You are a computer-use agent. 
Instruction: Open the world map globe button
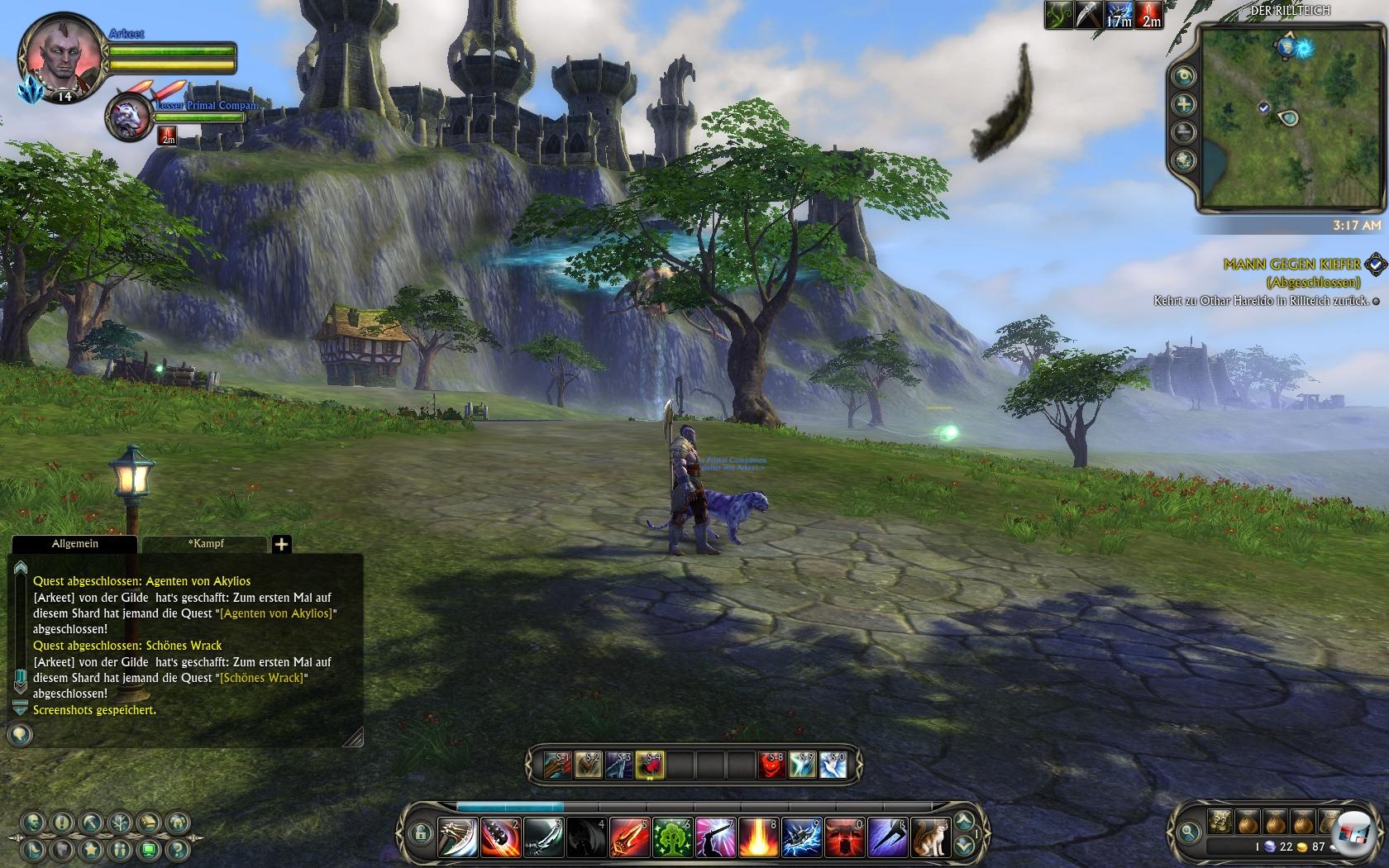(1185, 160)
